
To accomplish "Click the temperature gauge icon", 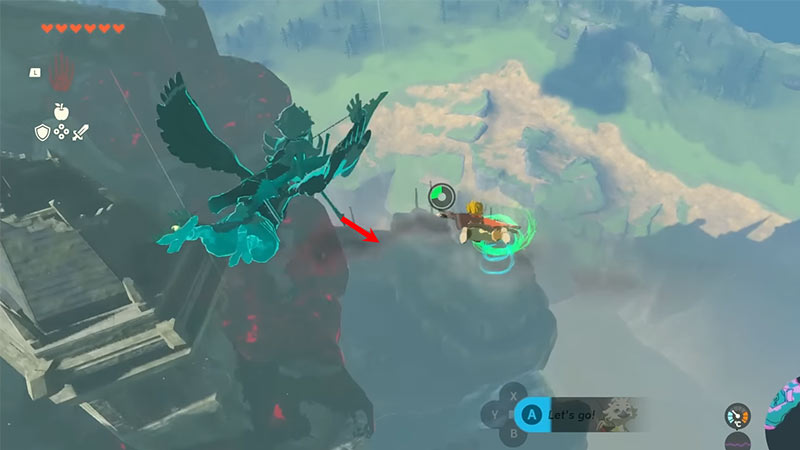I will point(736,414).
